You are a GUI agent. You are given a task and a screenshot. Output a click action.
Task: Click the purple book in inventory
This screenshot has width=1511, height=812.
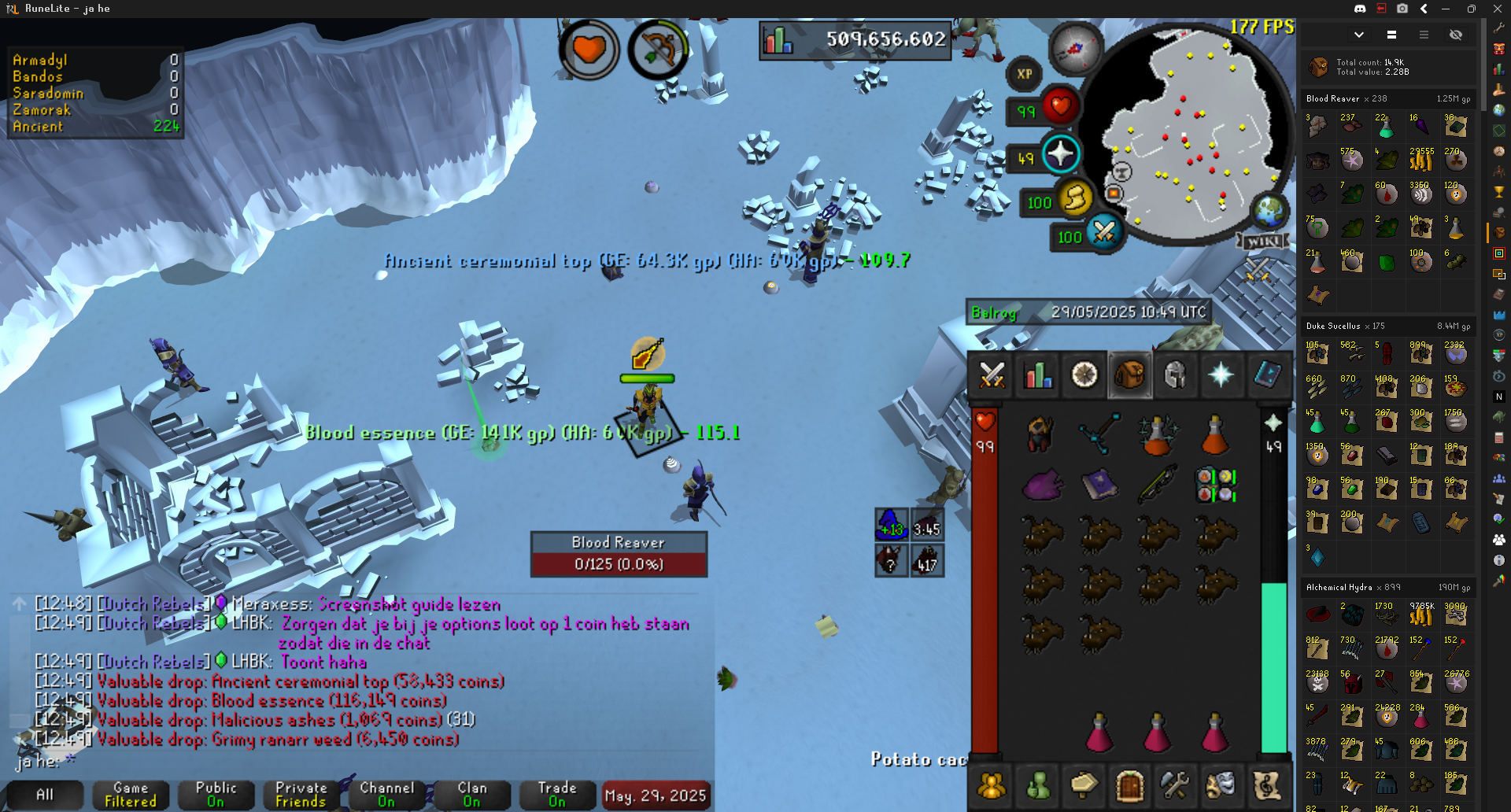(x=1099, y=485)
